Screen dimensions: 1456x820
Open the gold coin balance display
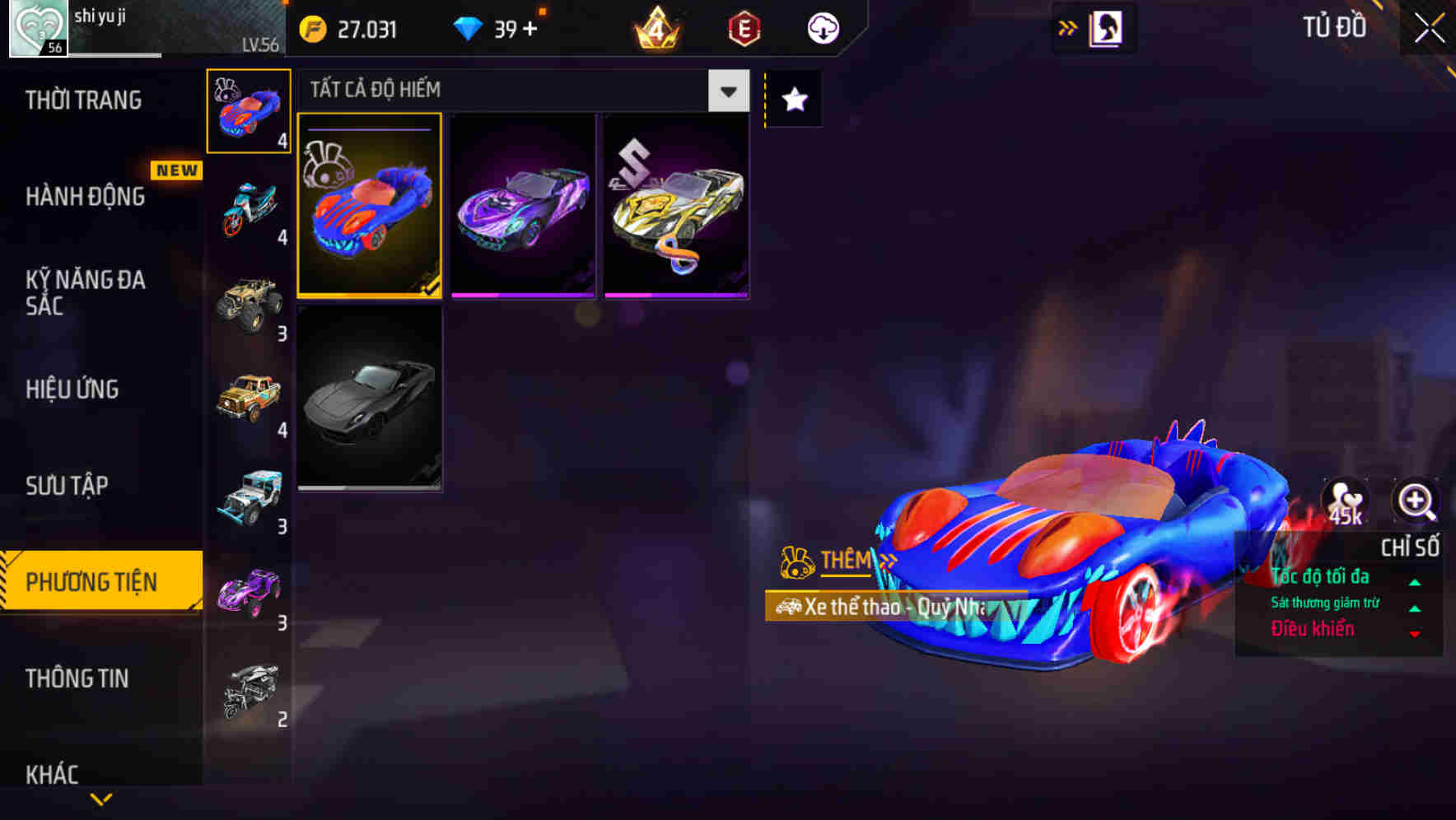click(x=346, y=28)
